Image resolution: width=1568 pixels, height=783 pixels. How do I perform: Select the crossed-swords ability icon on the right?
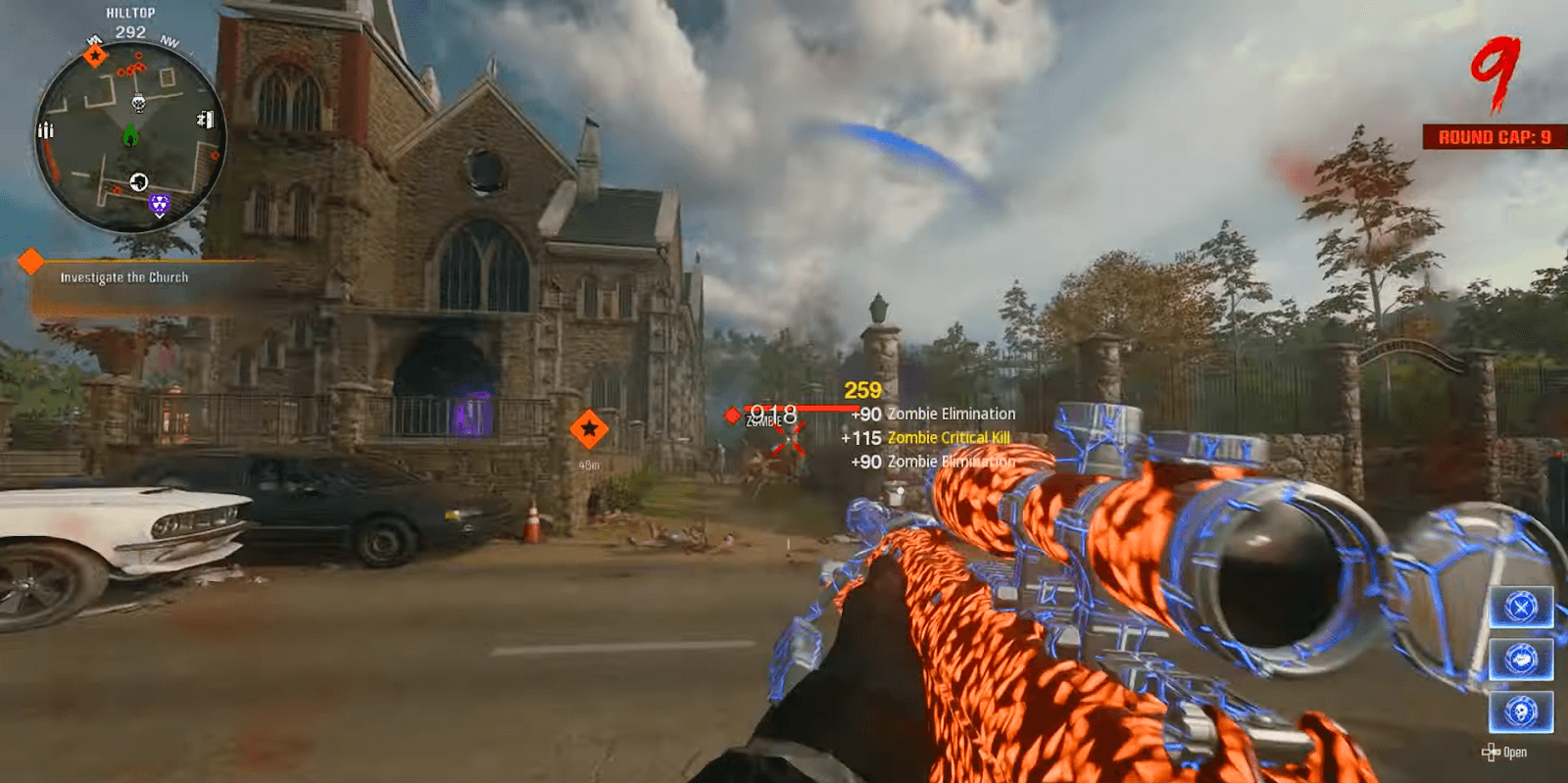(x=1521, y=606)
